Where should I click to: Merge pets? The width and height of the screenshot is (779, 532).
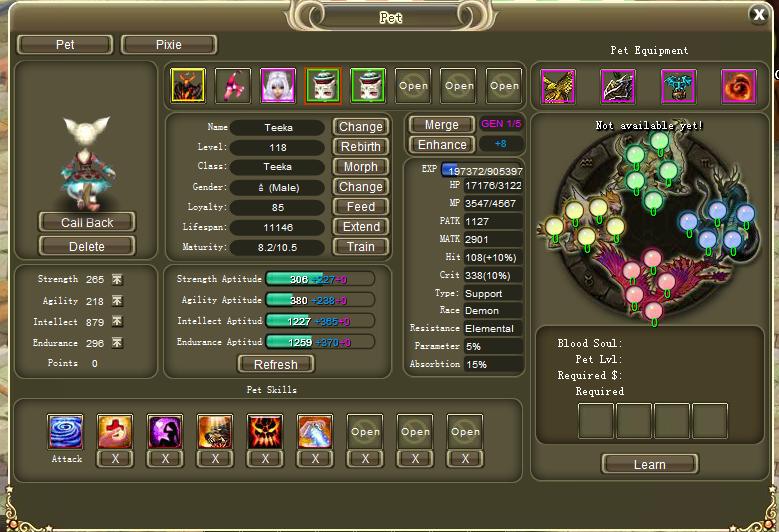coord(441,125)
